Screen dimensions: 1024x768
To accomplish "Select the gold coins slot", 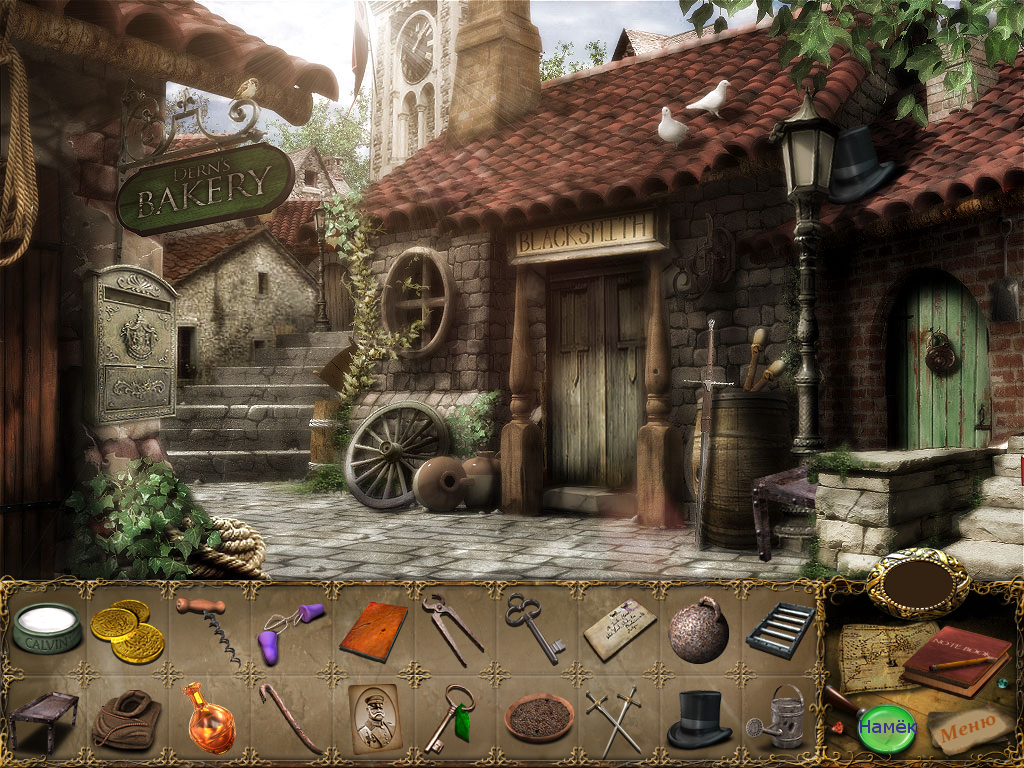I will [x=127, y=630].
